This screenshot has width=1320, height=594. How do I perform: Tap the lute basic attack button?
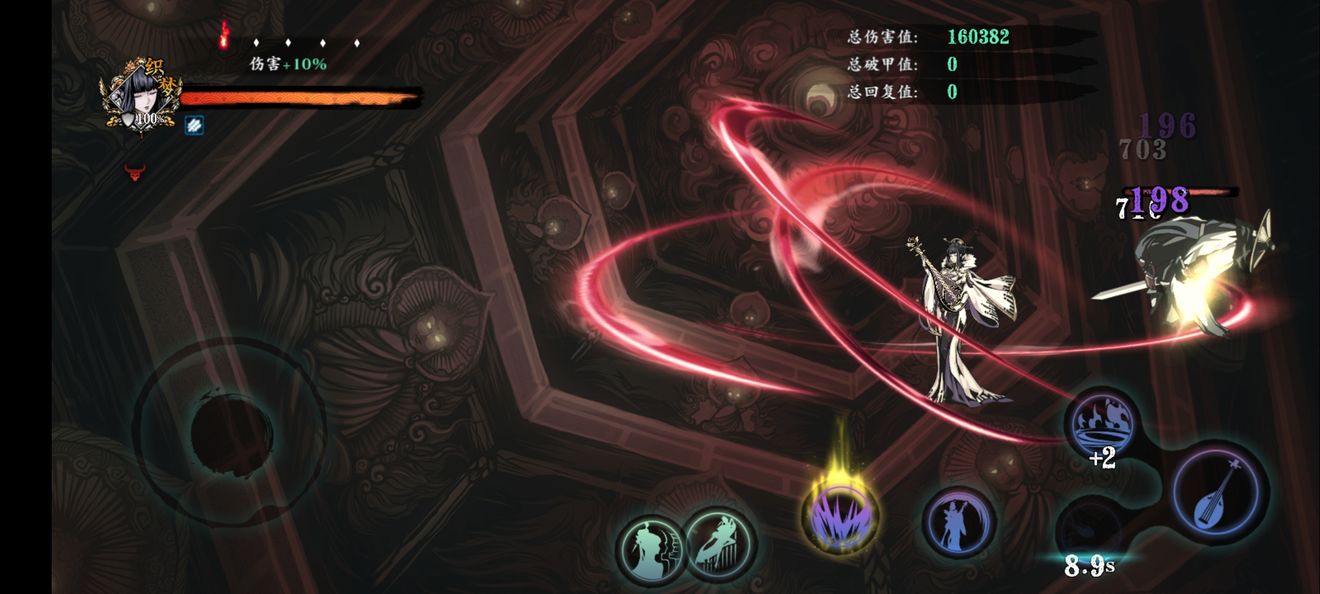tap(1219, 493)
